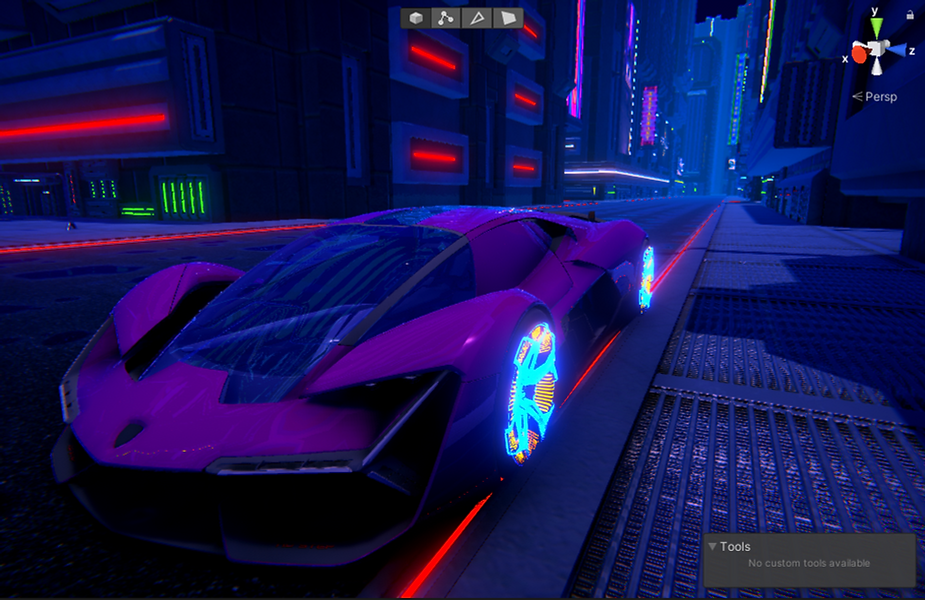Select the cube icon in the top toolbar

click(416, 18)
